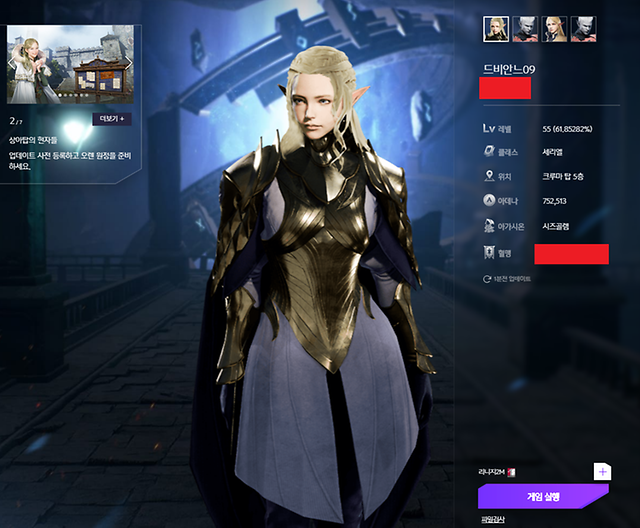
Task: Refresh character info via 1분전 업데이트
Action: 506,278
